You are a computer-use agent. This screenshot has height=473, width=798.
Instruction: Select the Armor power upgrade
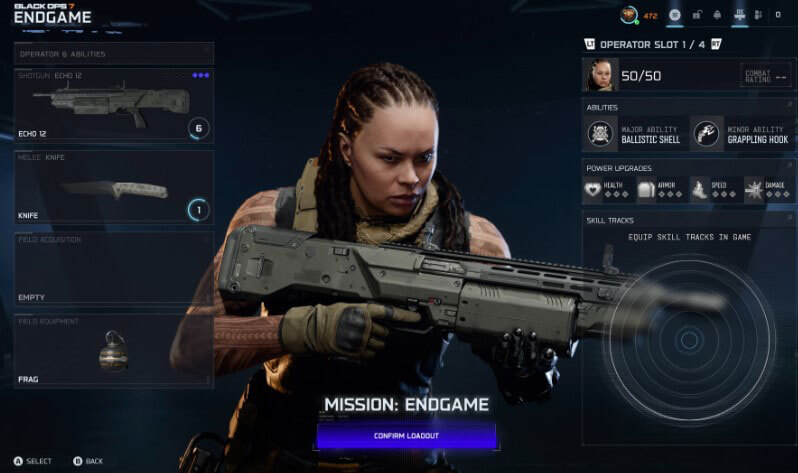[661, 188]
